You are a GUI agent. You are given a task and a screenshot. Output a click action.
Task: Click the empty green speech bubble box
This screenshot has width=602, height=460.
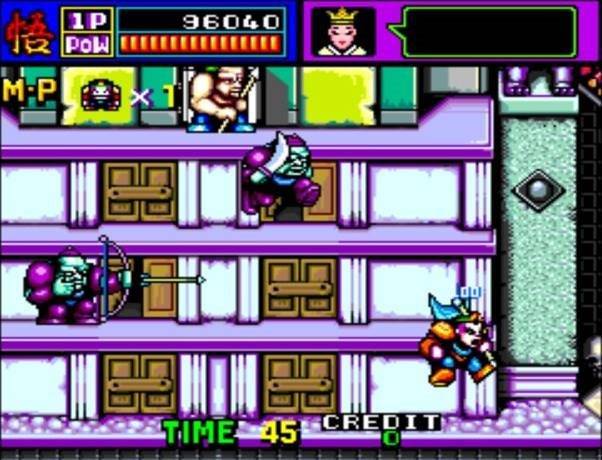click(489, 31)
